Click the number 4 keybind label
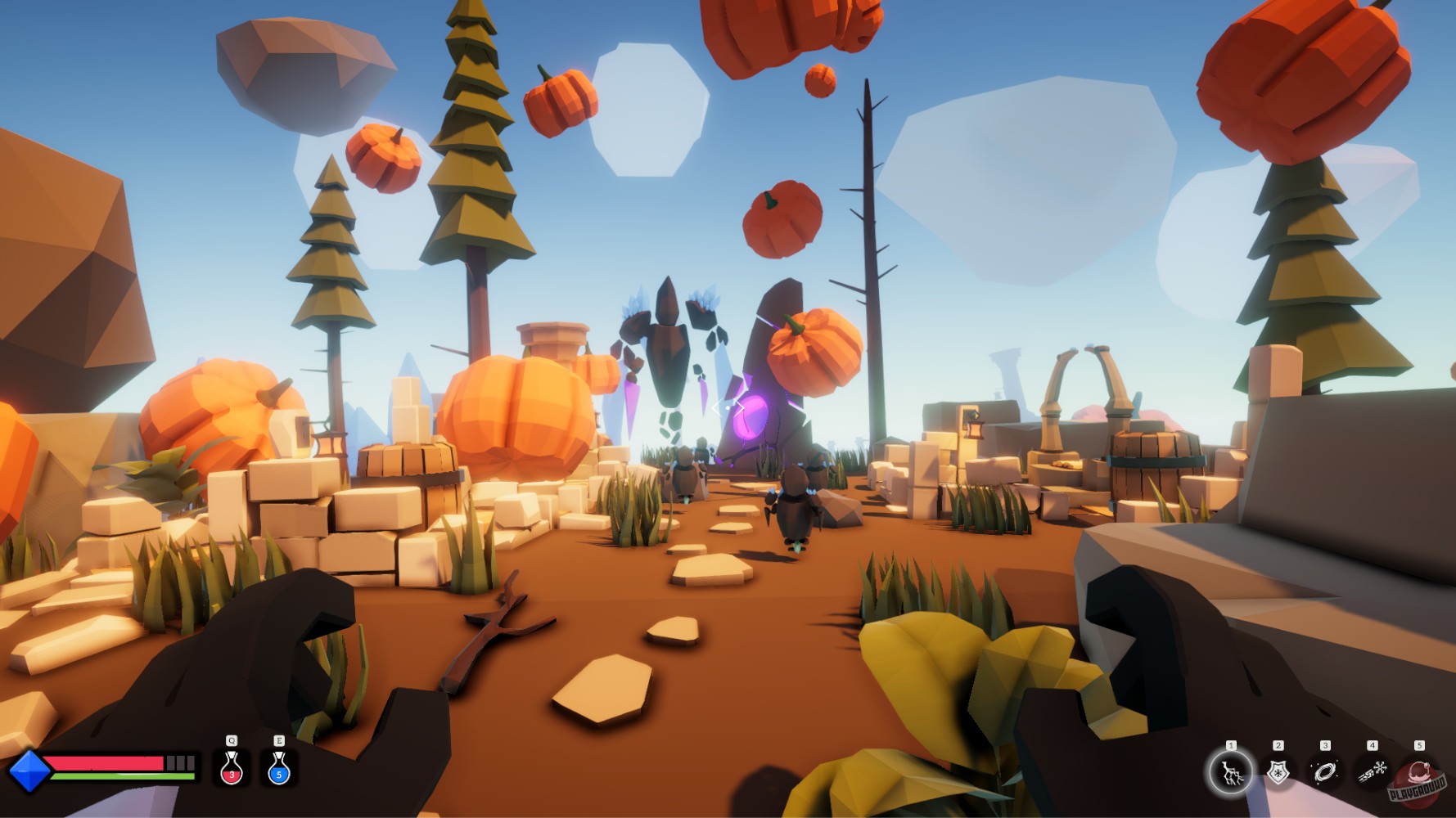Viewport: 1456px width, 818px height. [1372, 744]
